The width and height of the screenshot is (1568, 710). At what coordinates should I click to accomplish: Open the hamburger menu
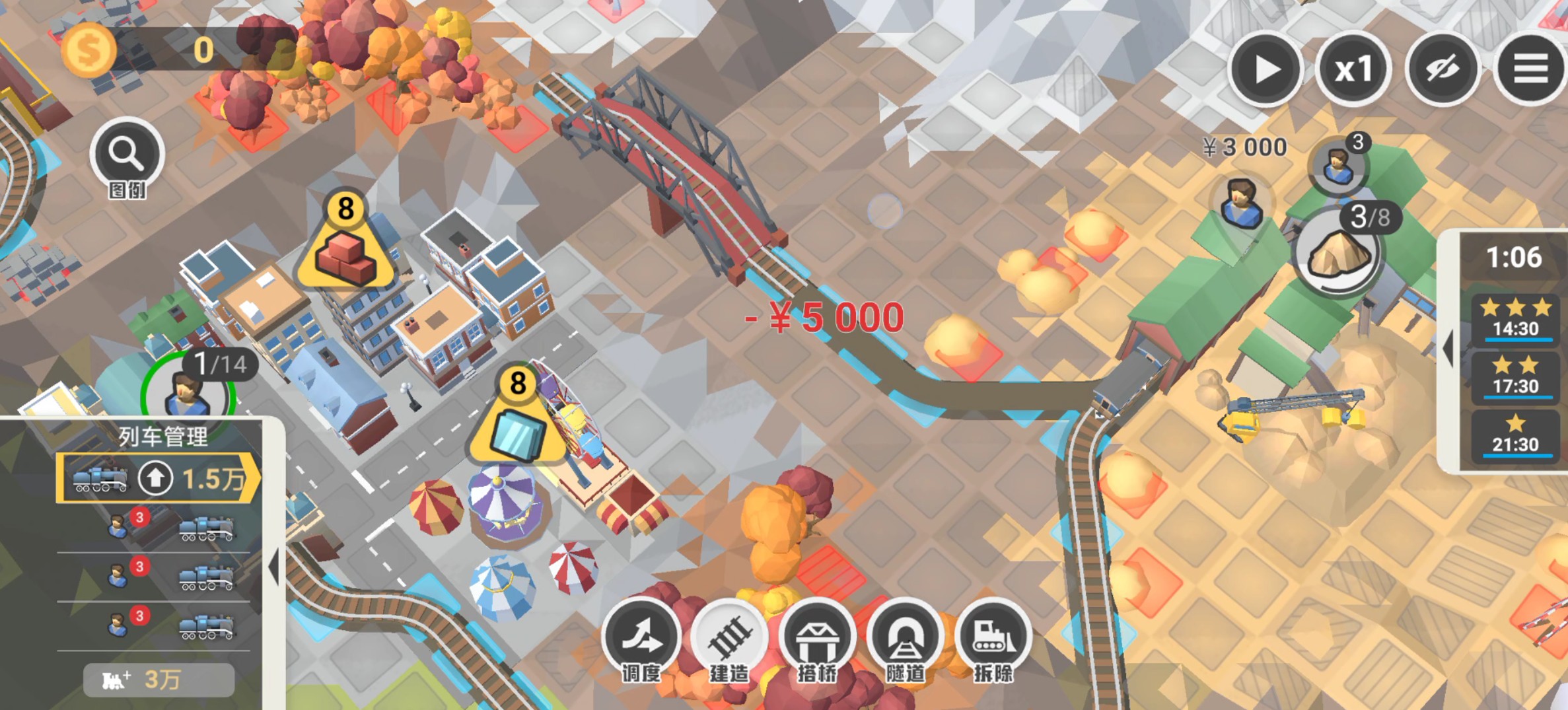coord(1530,69)
